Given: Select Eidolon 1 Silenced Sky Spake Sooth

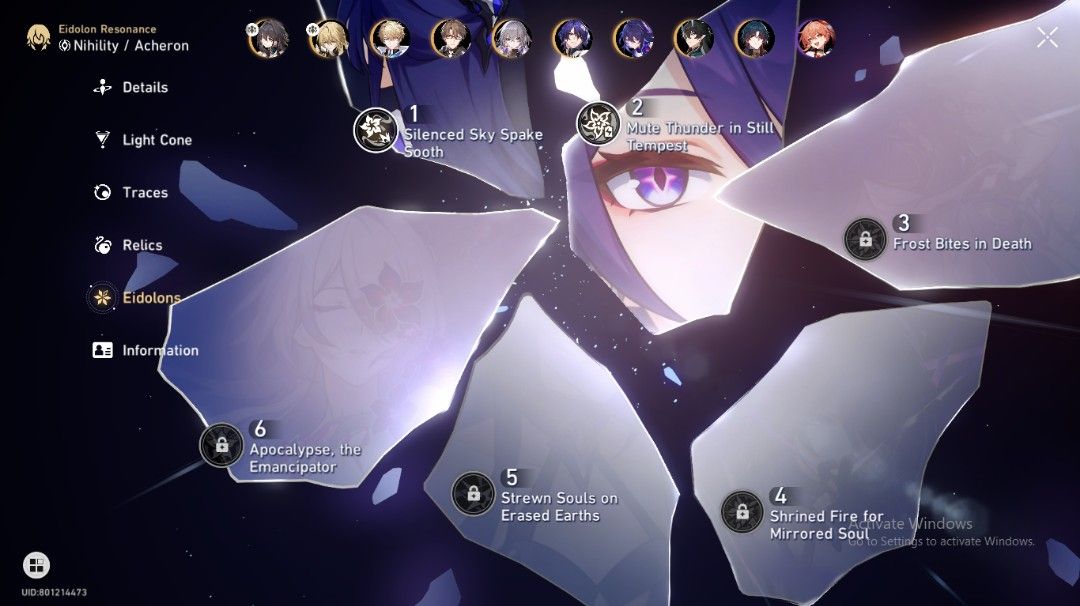Looking at the screenshot, I should click(x=376, y=130).
